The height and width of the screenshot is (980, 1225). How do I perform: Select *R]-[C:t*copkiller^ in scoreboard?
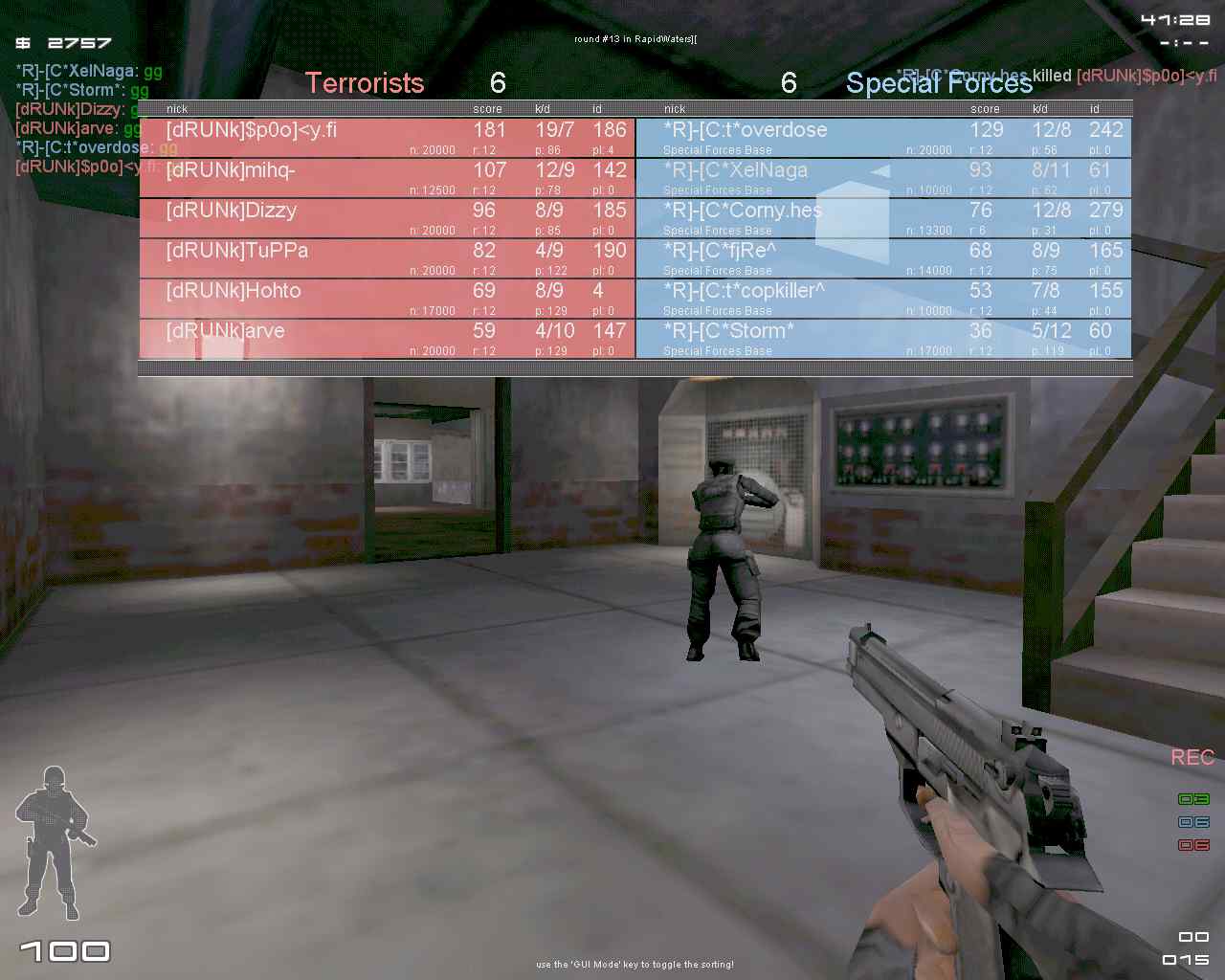coord(883,298)
